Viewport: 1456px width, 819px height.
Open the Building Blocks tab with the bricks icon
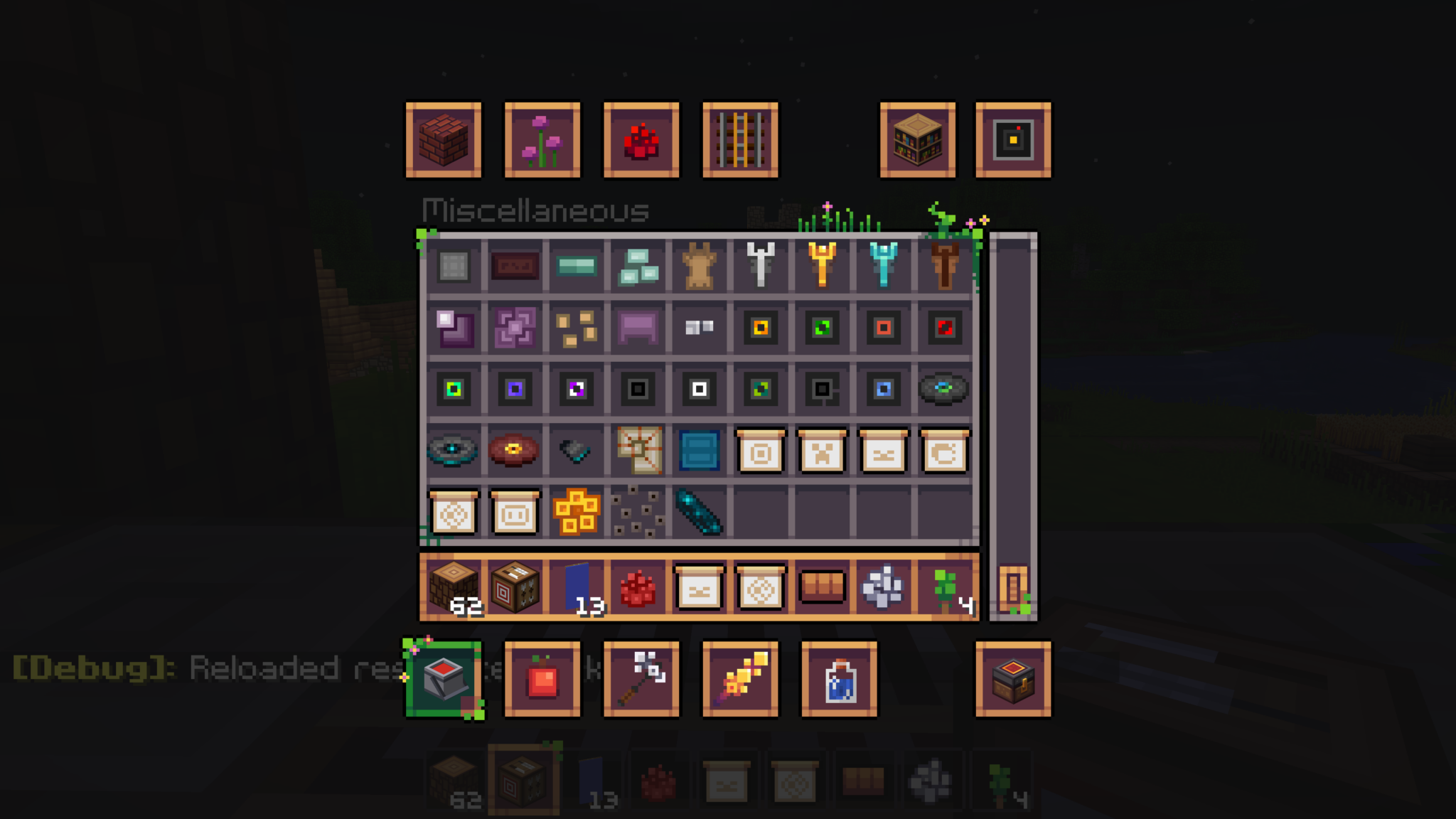443,139
